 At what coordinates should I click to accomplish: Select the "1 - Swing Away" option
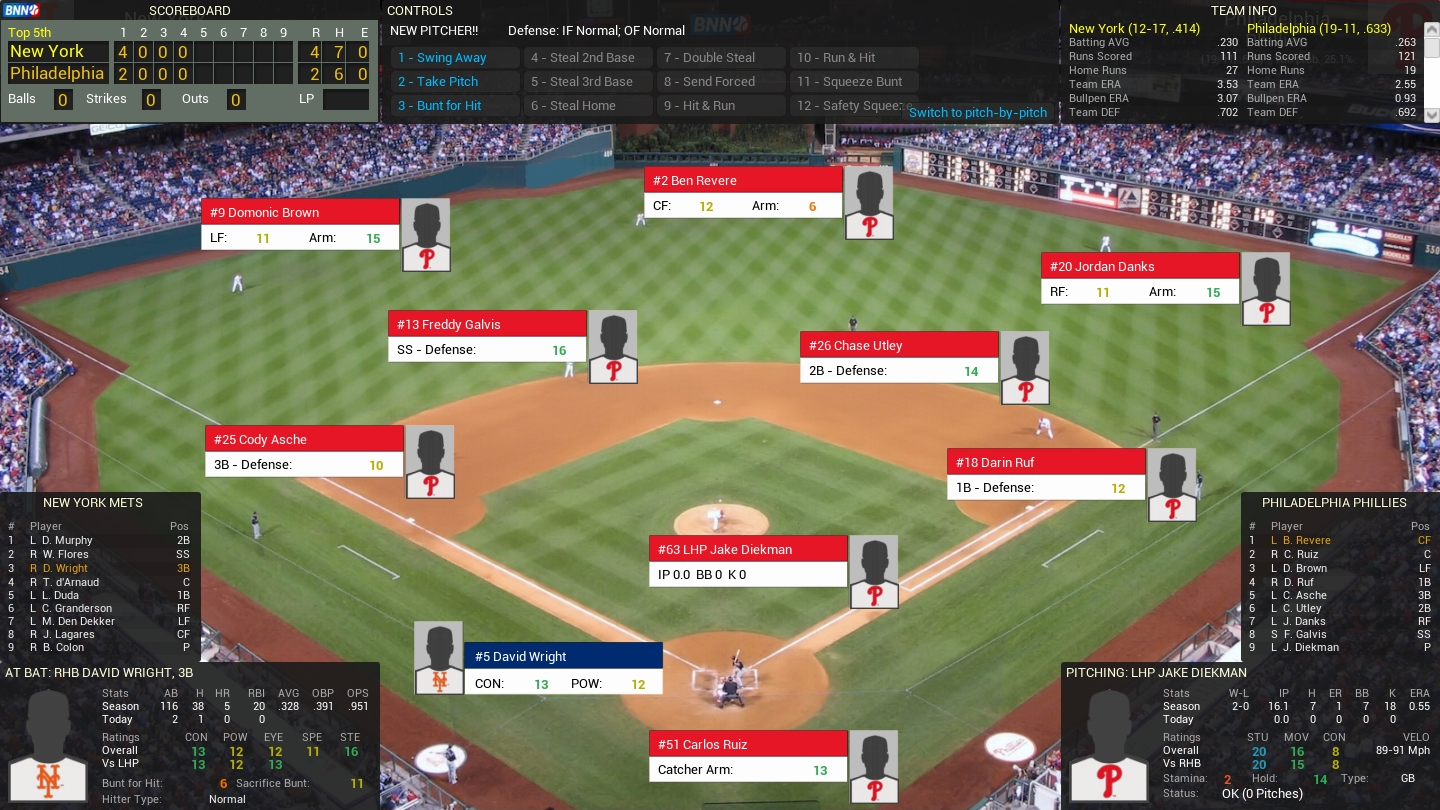tap(455, 57)
